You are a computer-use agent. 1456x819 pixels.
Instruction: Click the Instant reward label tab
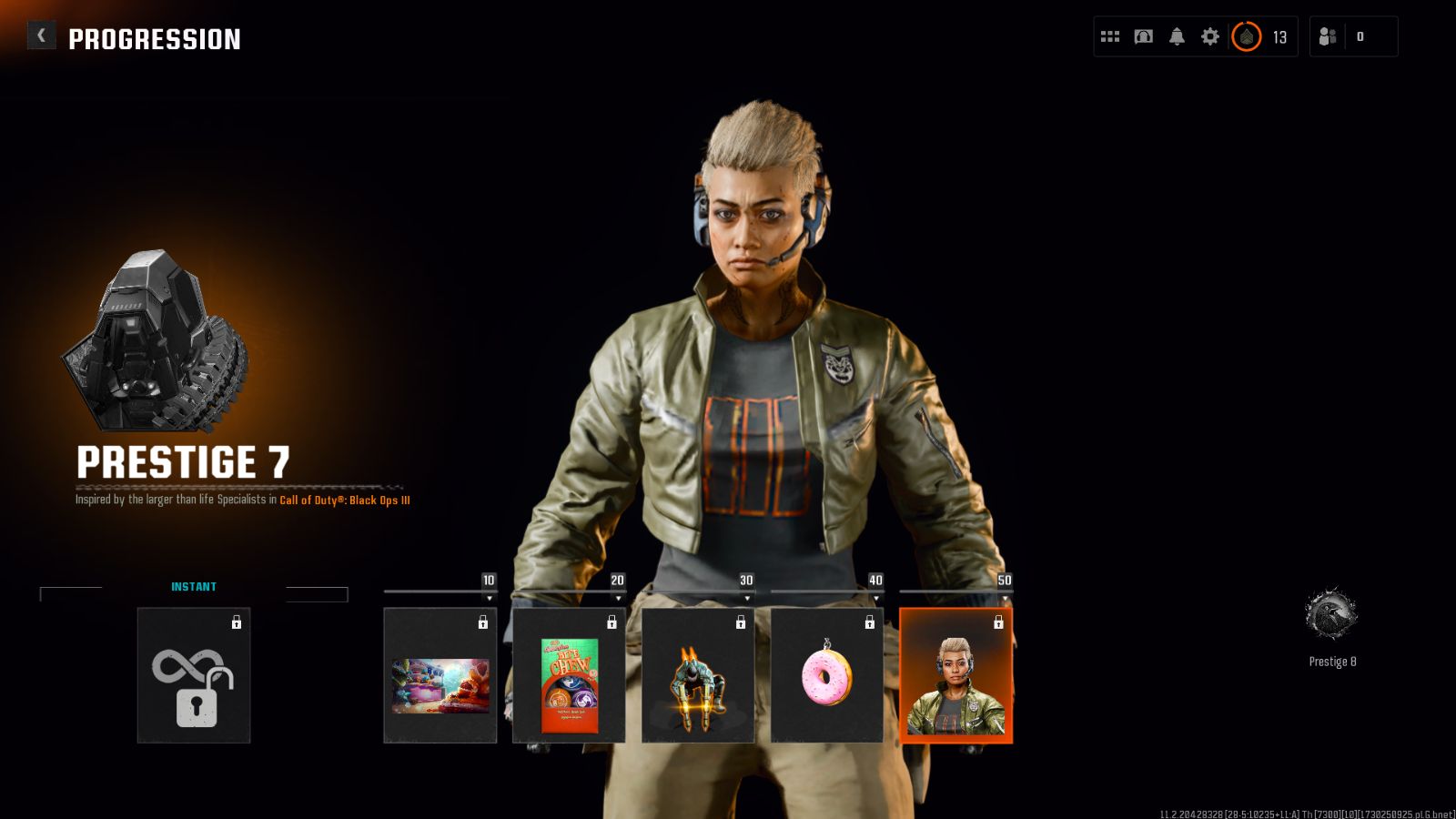tap(194, 587)
